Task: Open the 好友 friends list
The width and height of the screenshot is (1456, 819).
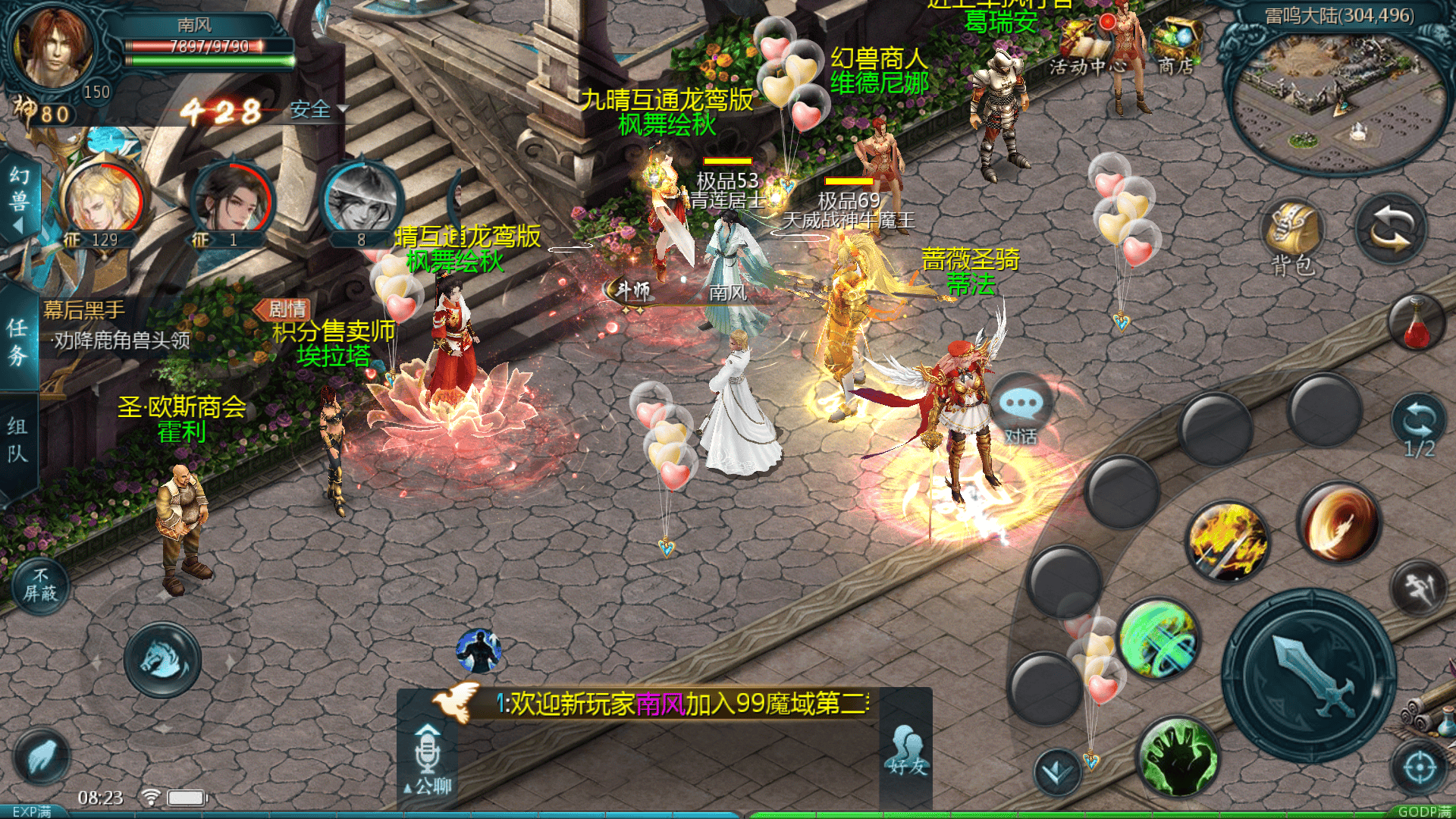Action: pos(908,751)
